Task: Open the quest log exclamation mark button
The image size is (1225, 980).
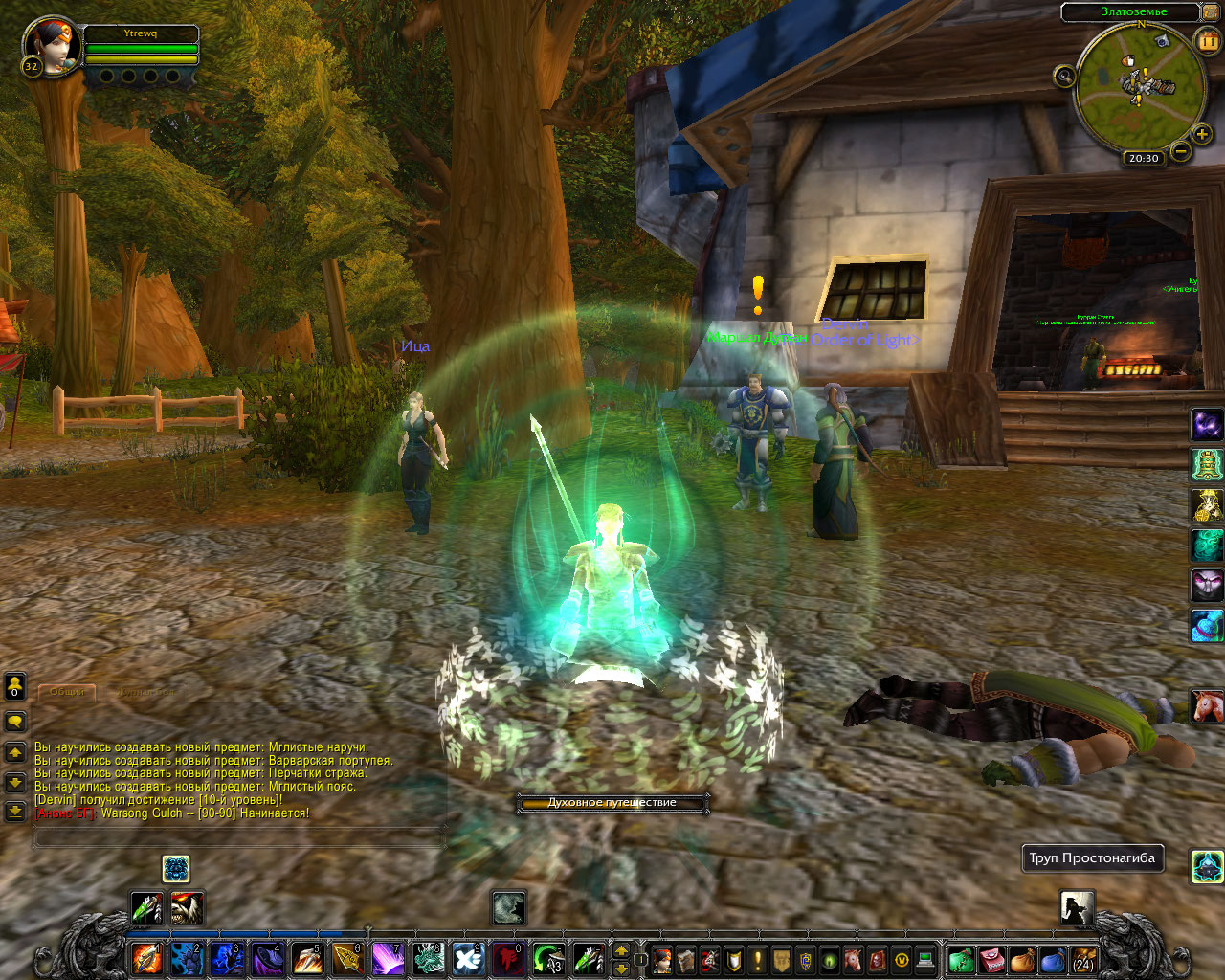Action: (x=758, y=959)
